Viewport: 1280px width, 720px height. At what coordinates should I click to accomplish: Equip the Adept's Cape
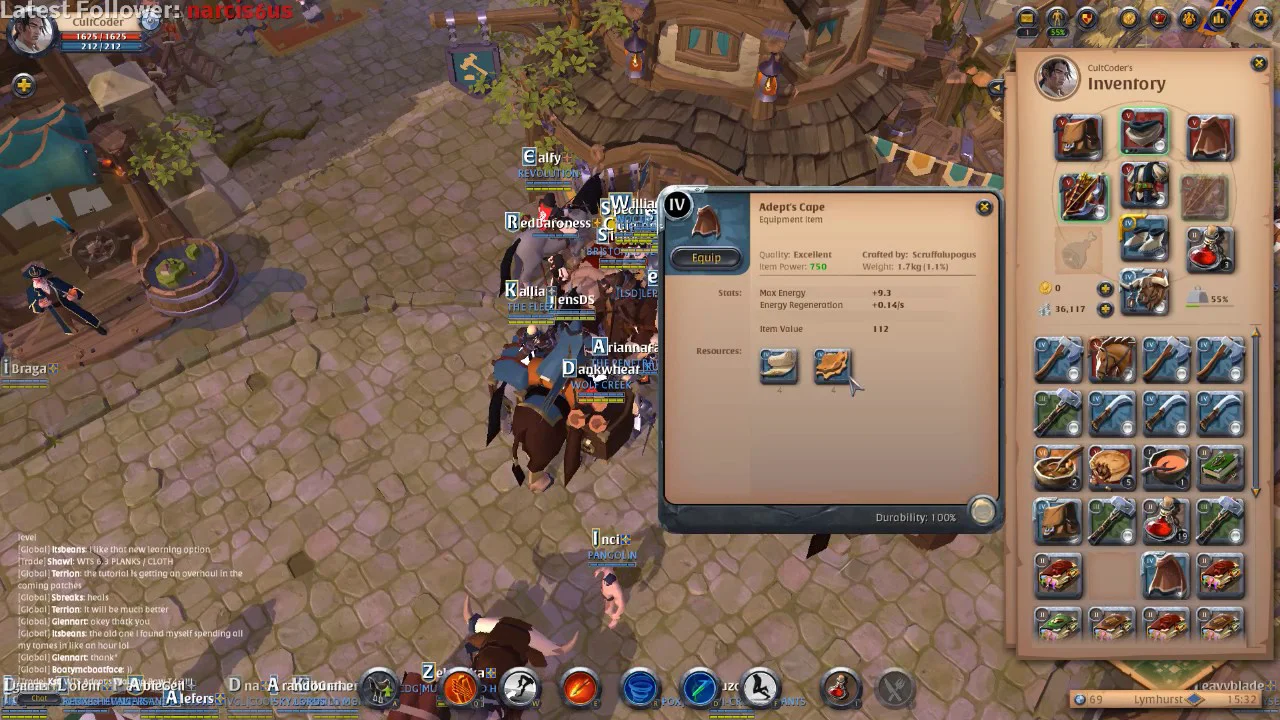pos(706,258)
